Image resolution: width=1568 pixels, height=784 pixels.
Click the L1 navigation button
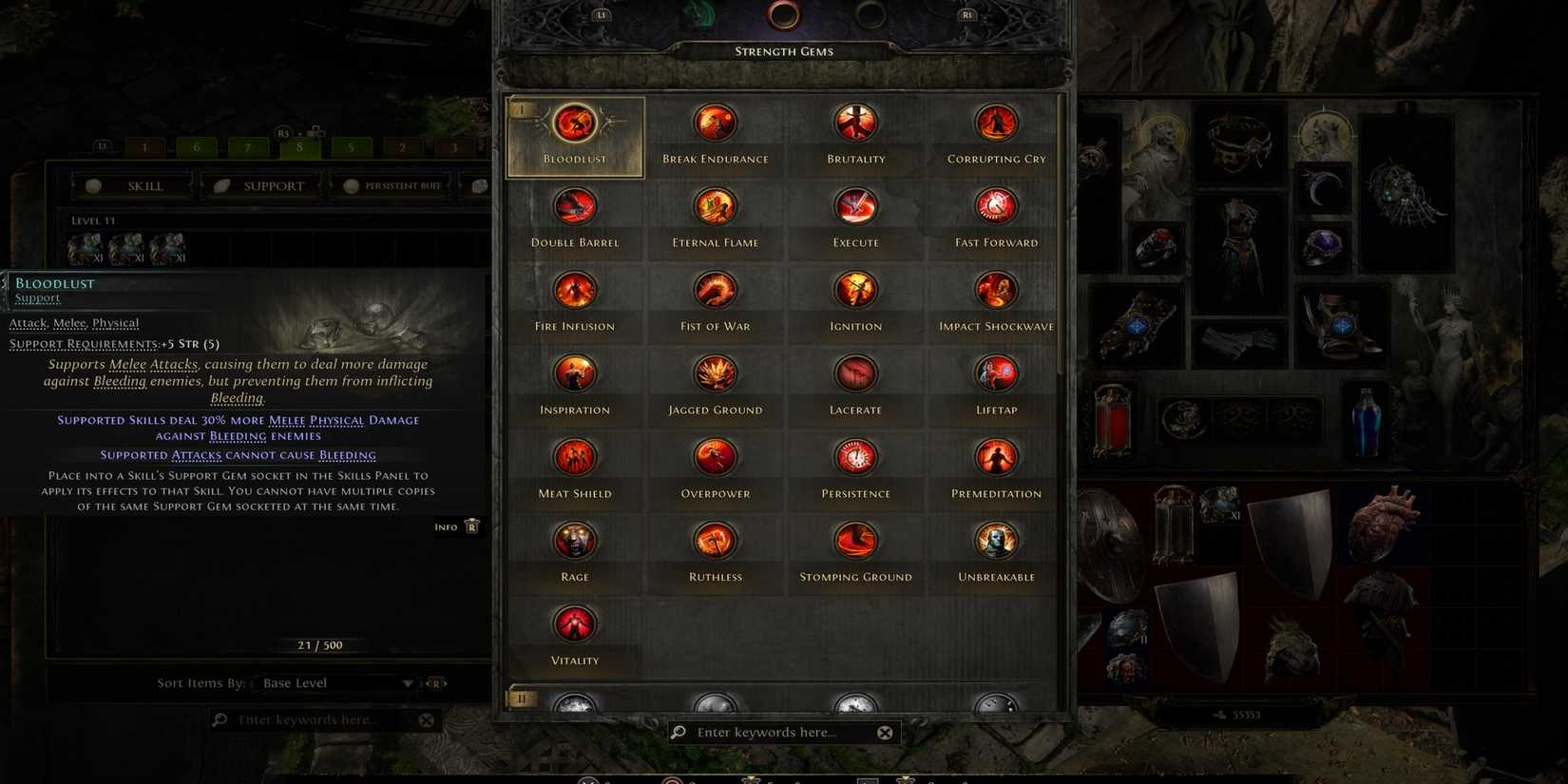pos(602,14)
